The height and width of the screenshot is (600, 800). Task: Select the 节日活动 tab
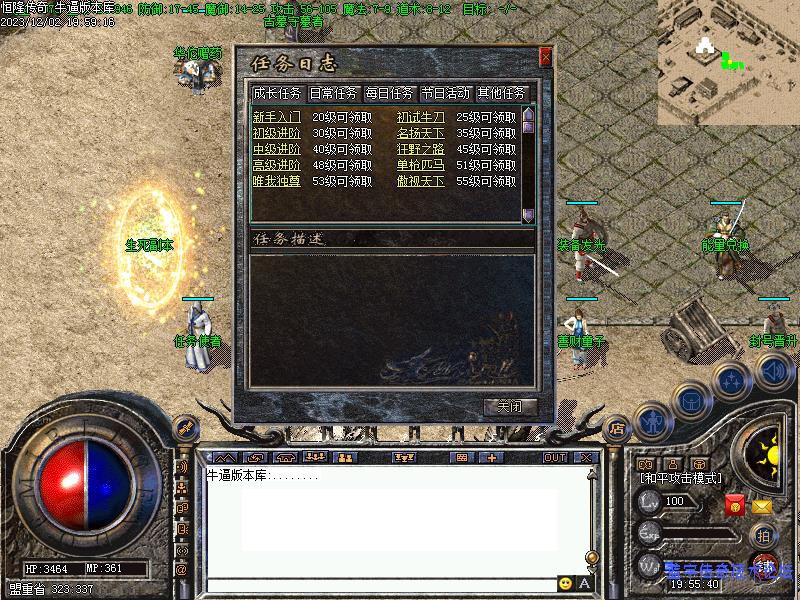coord(445,93)
